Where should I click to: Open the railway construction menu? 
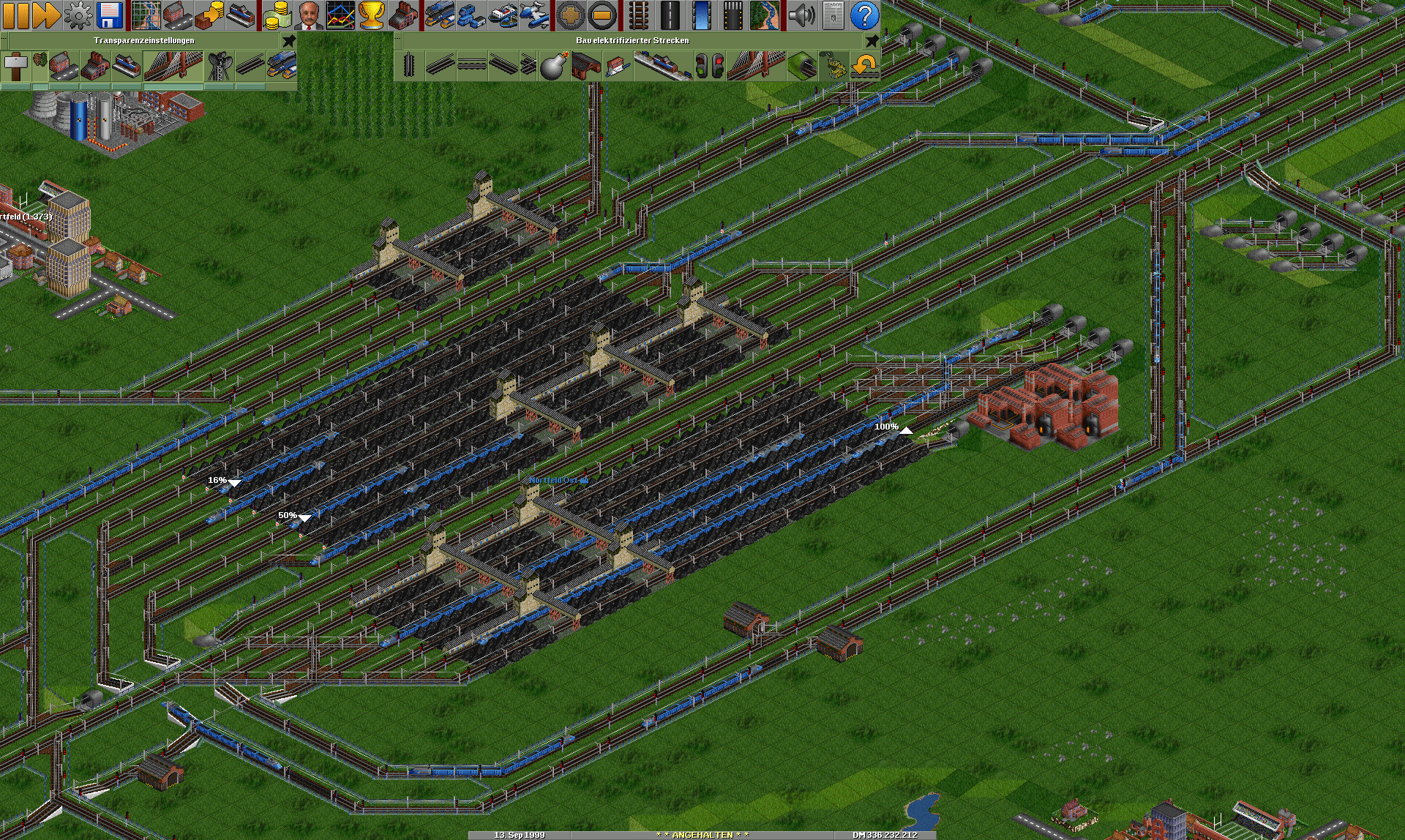click(x=638, y=15)
